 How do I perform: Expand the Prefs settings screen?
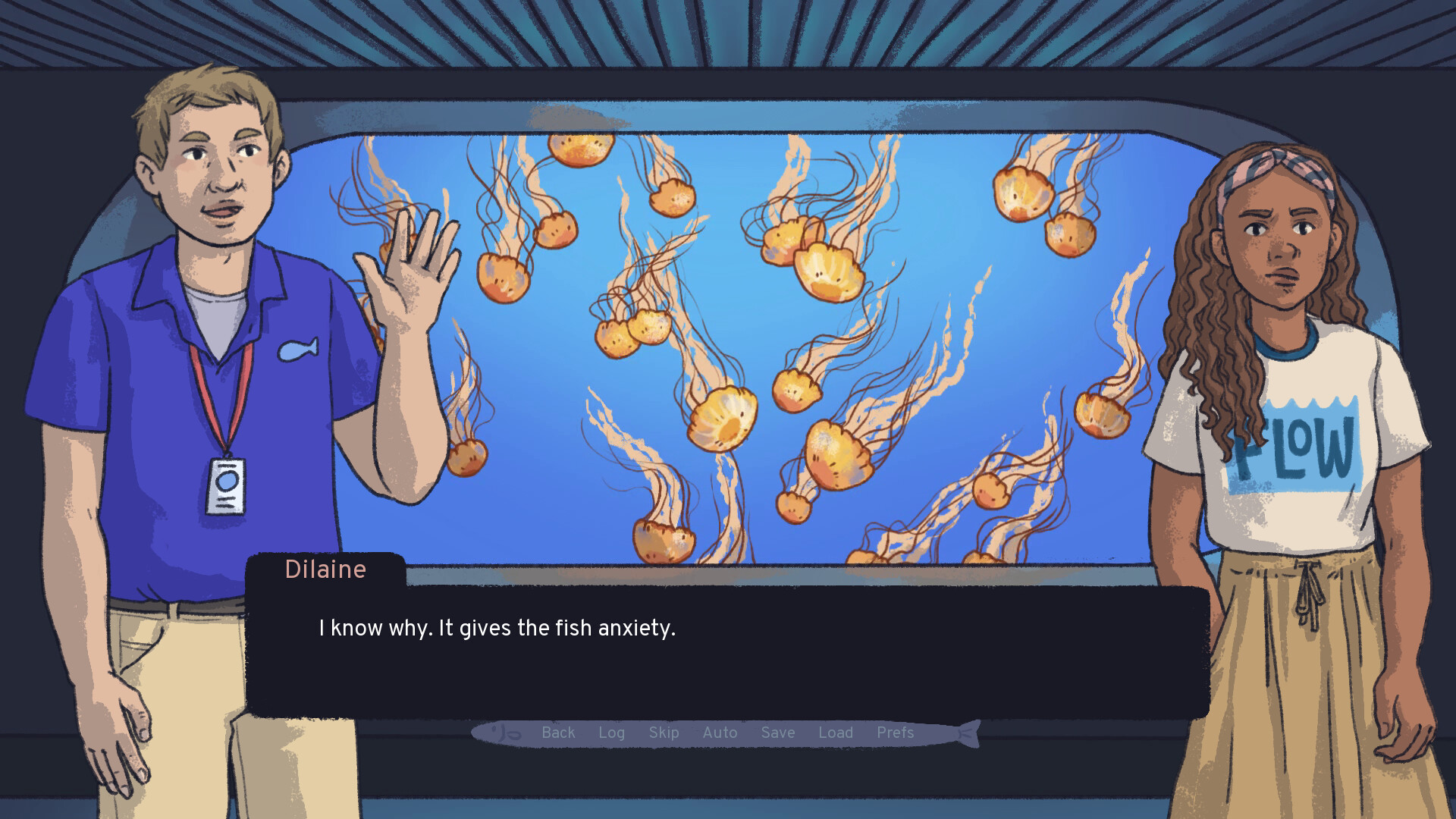(896, 733)
